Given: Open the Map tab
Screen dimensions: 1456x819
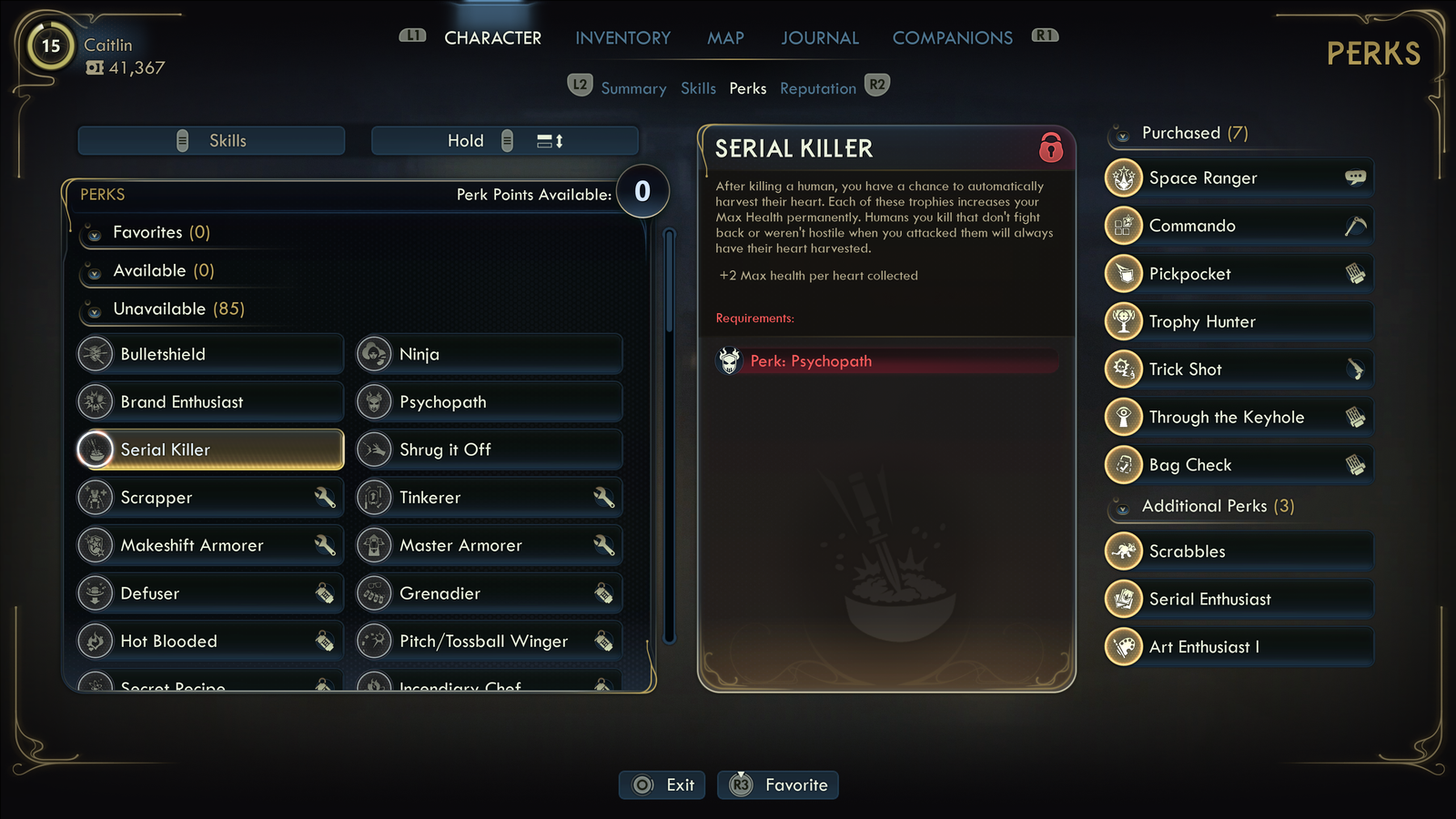Looking at the screenshot, I should (725, 38).
